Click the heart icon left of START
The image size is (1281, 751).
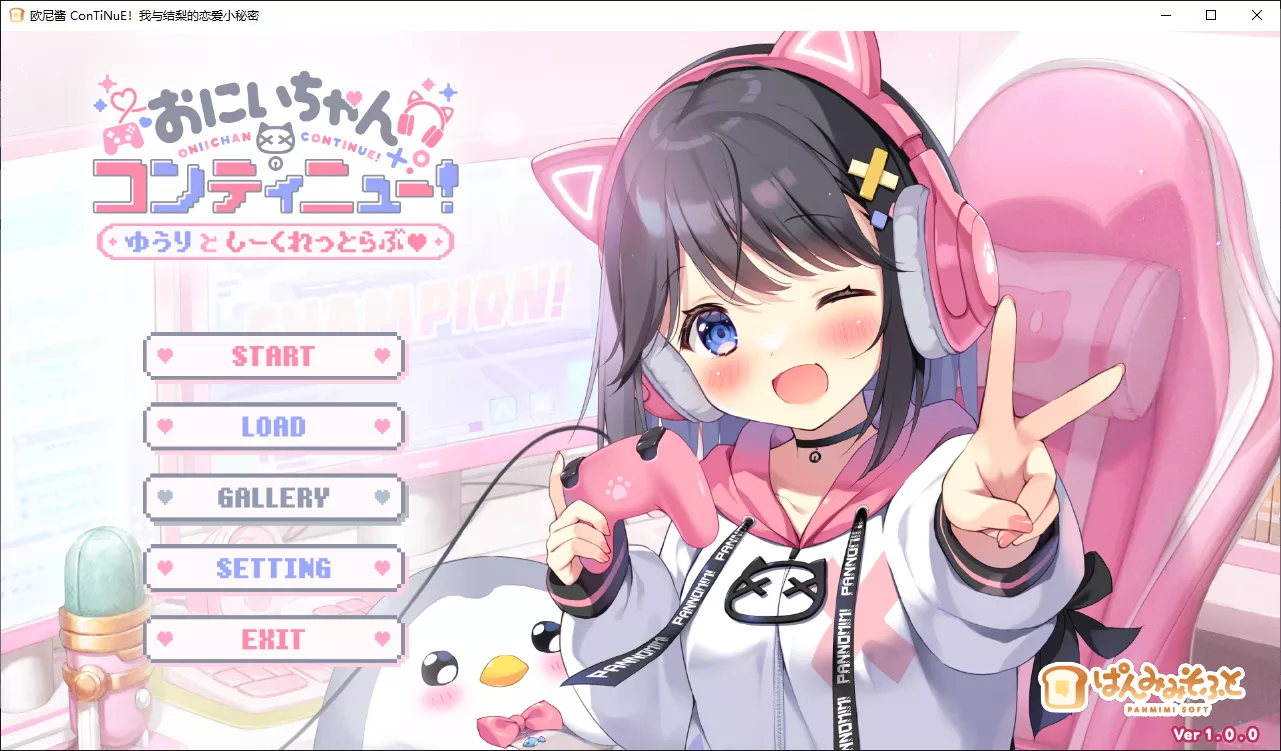tap(166, 356)
